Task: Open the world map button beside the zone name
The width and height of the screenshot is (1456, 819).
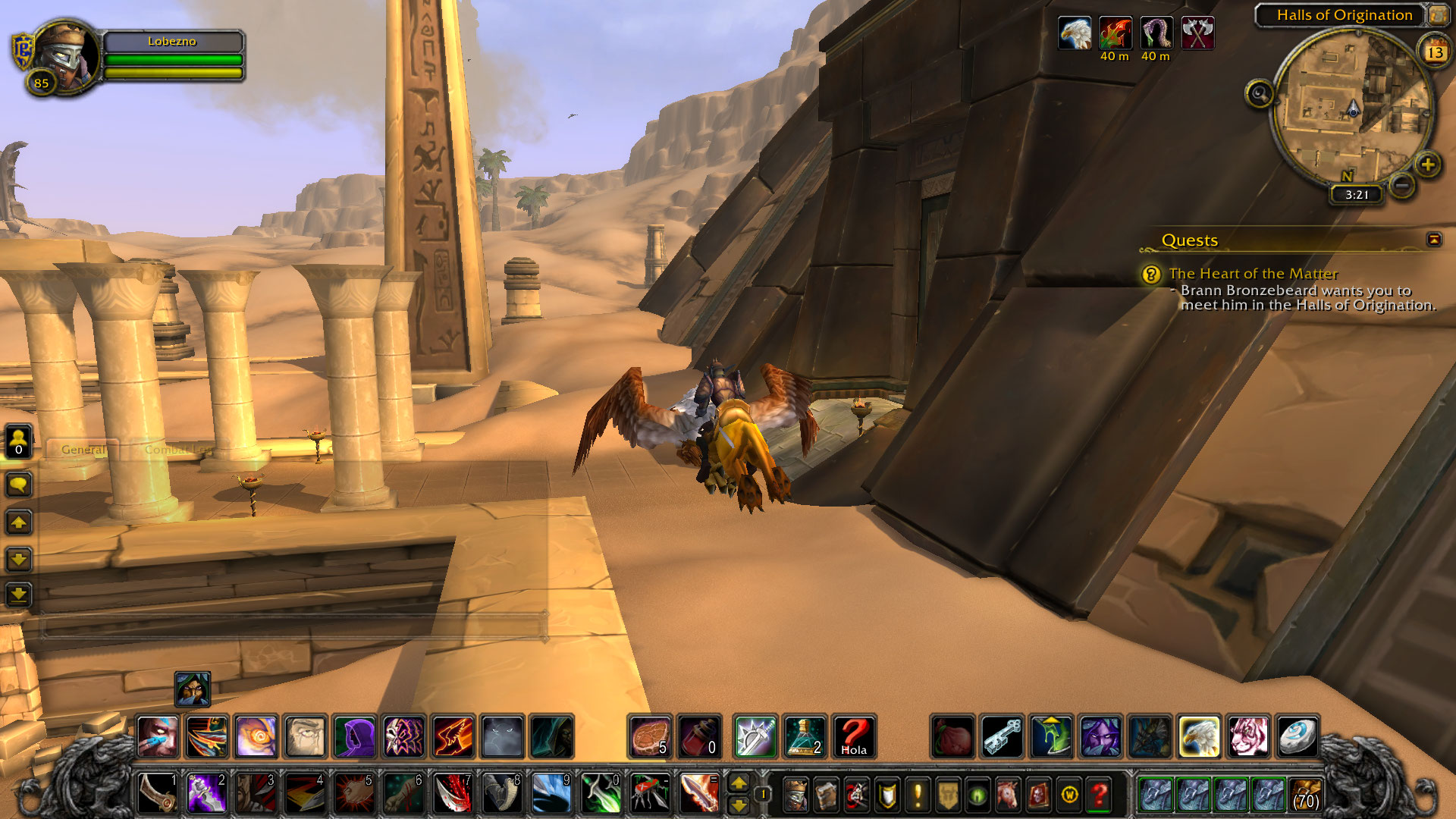Action: [x=1438, y=14]
